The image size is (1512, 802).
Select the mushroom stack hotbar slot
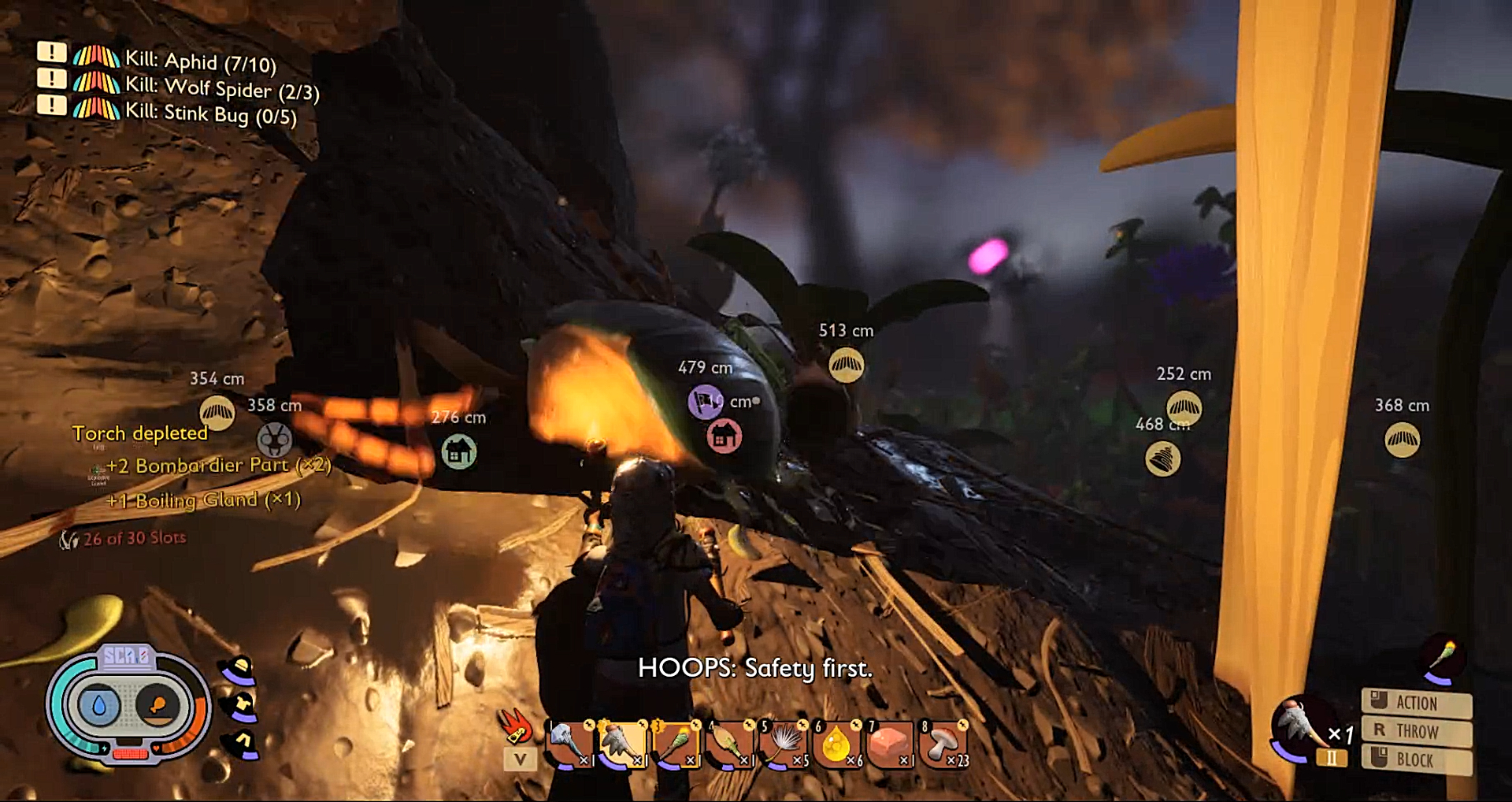pyautogui.click(x=943, y=744)
